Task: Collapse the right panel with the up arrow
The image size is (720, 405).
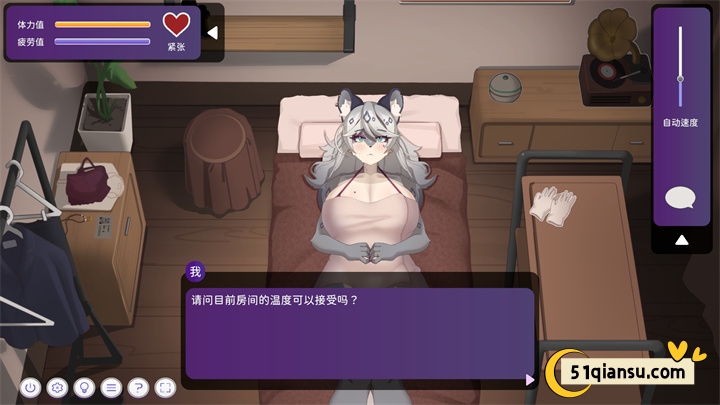Action: pos(681,240)
